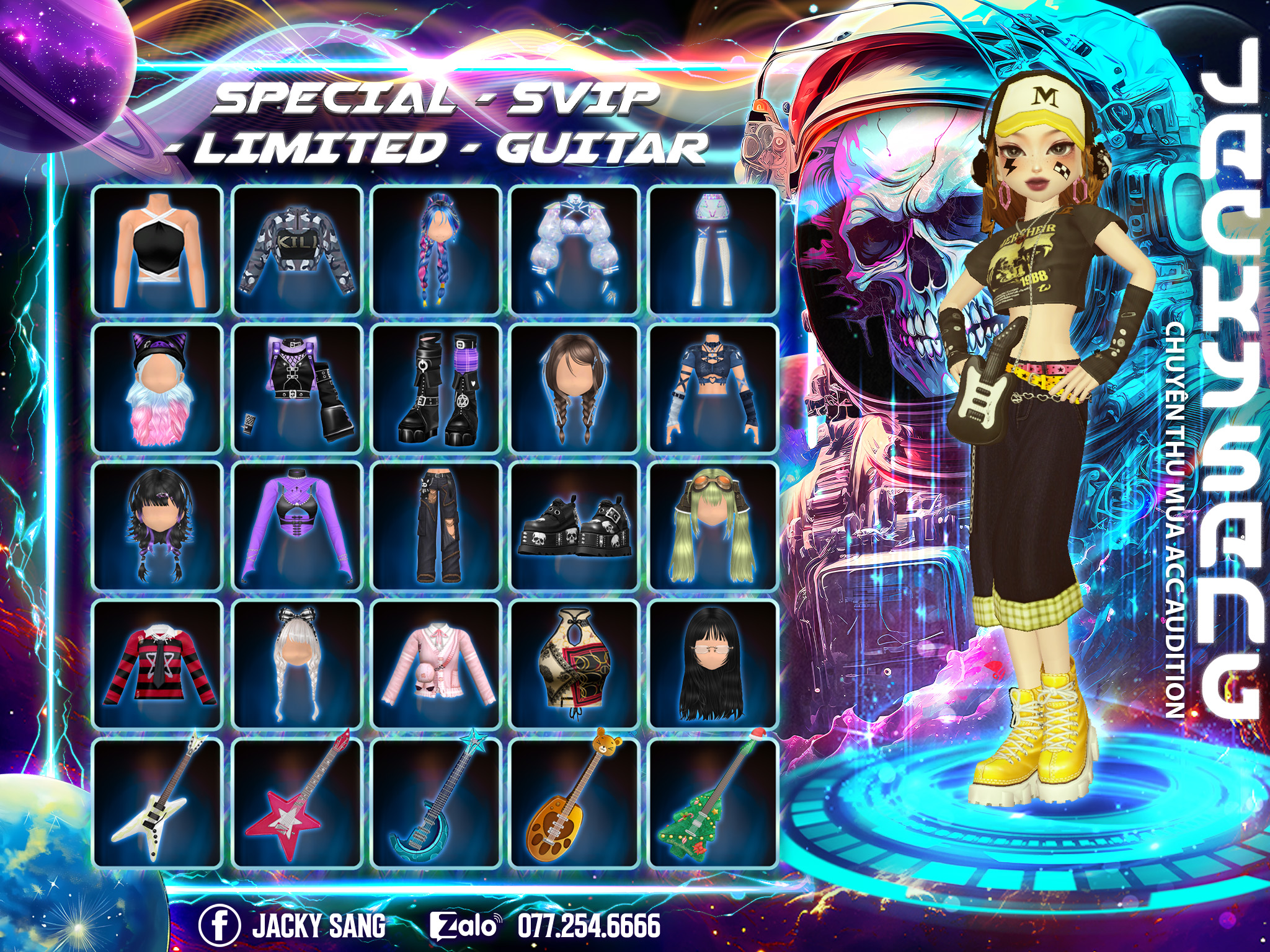This screenshot has width=1270, height=952.
Task: Choose the white thigh-high boots outfit
Action: point(713,250)
